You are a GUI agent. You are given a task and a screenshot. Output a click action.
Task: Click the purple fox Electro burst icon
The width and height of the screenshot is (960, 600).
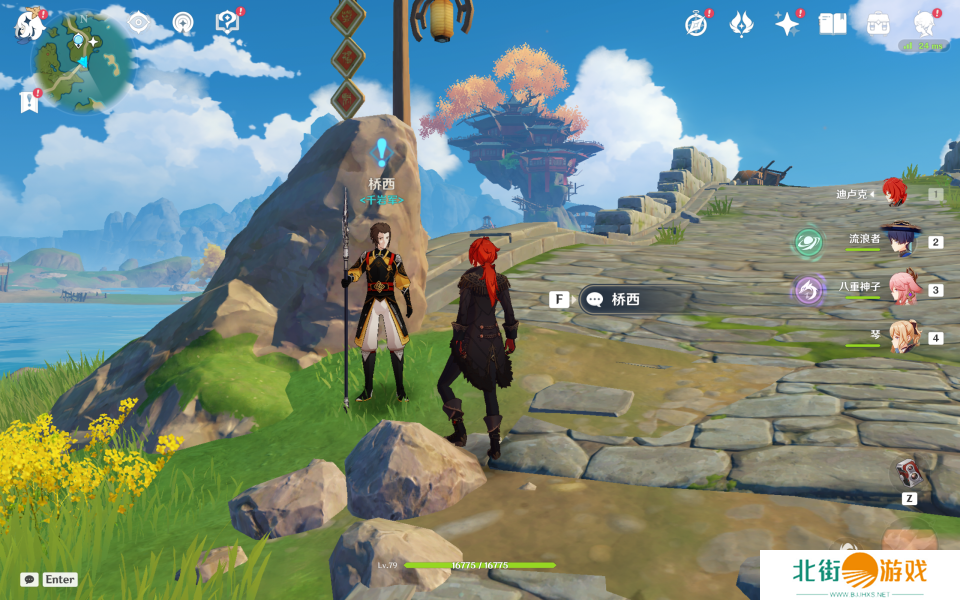(808, 290)
